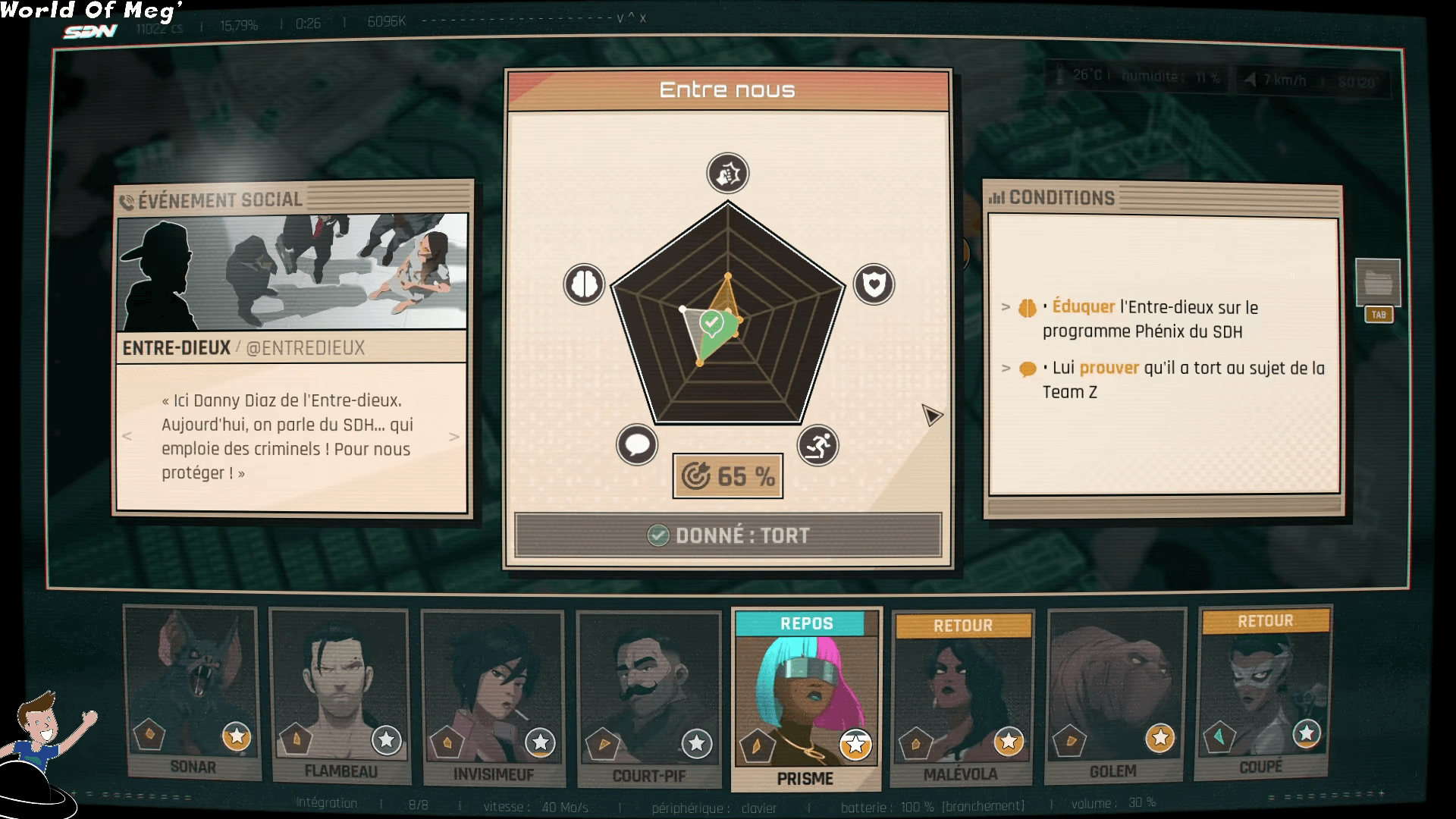The image size is (1456, 819).
Task: Pick the Invisimeuf hero card
Action: (493, 698)
